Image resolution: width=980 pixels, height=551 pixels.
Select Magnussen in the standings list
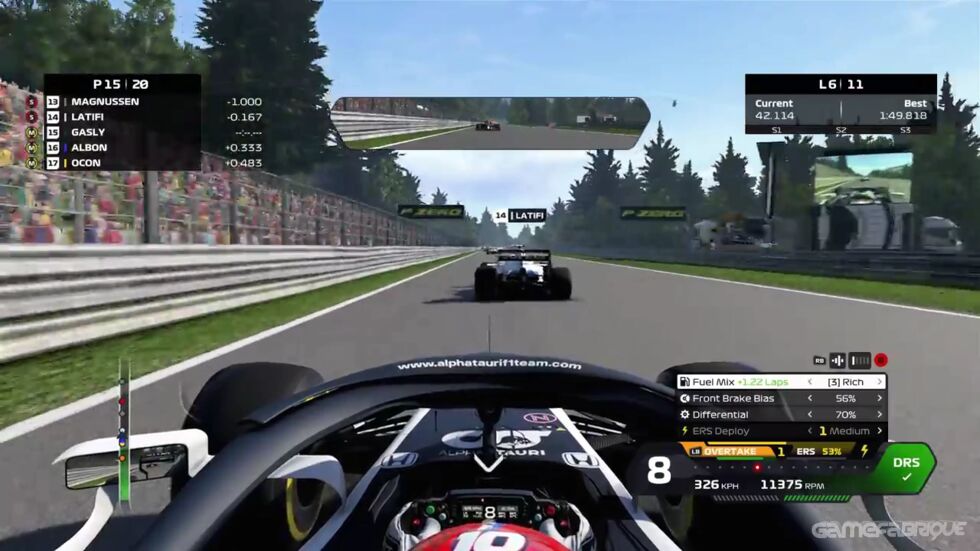click(120, 102)
